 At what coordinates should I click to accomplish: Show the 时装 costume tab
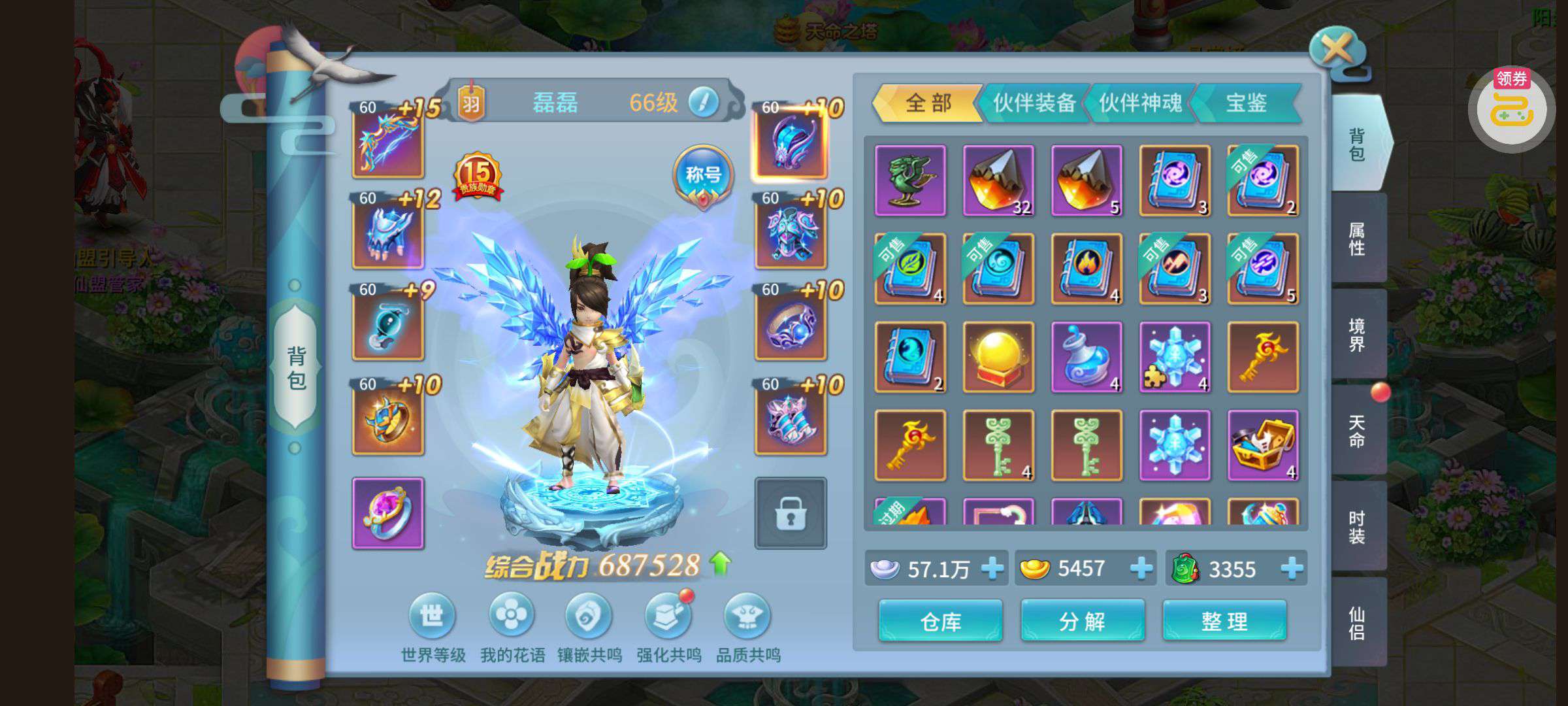[1357, 528]
